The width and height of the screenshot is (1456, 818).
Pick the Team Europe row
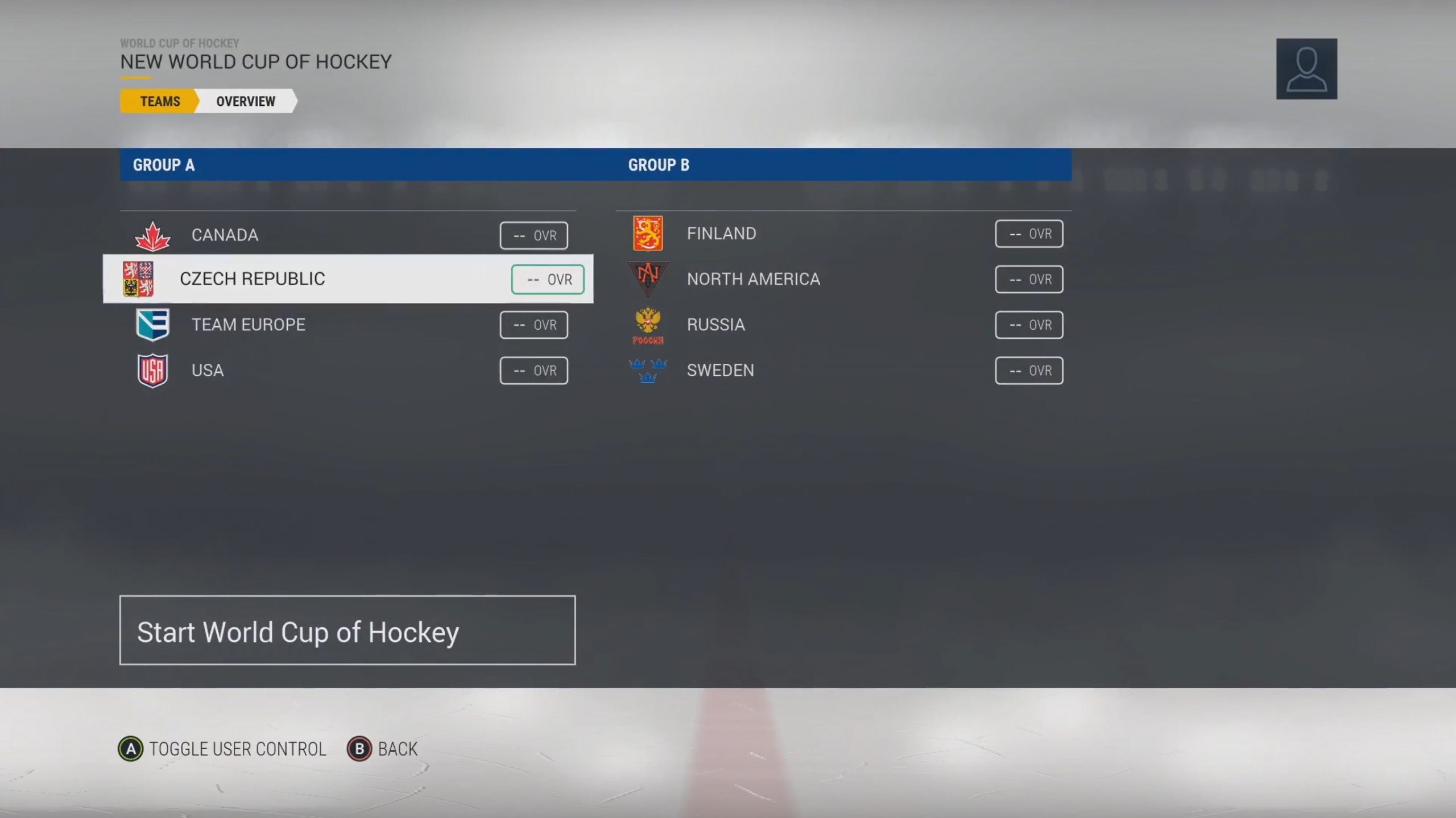347,325
